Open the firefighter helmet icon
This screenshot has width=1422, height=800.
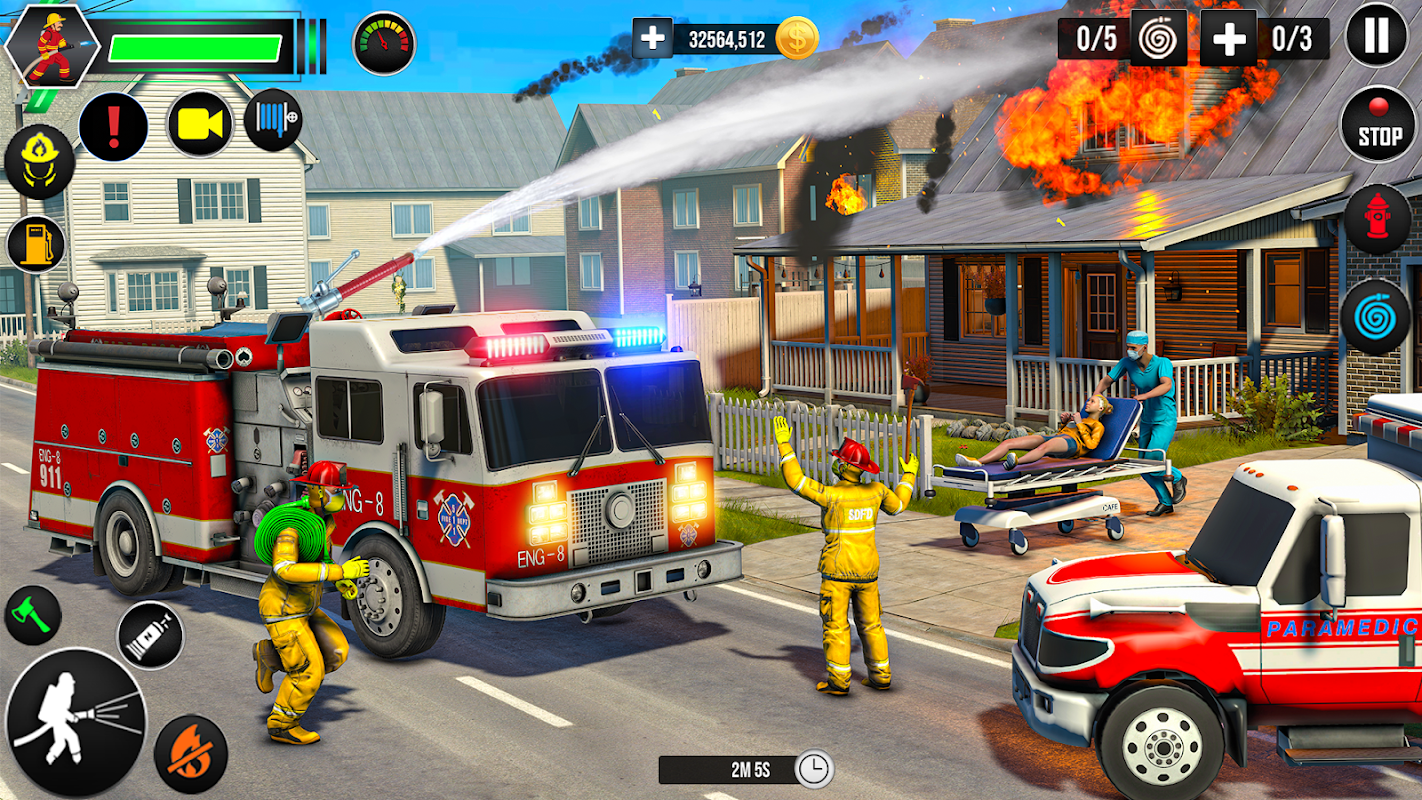tap(40, 162)
